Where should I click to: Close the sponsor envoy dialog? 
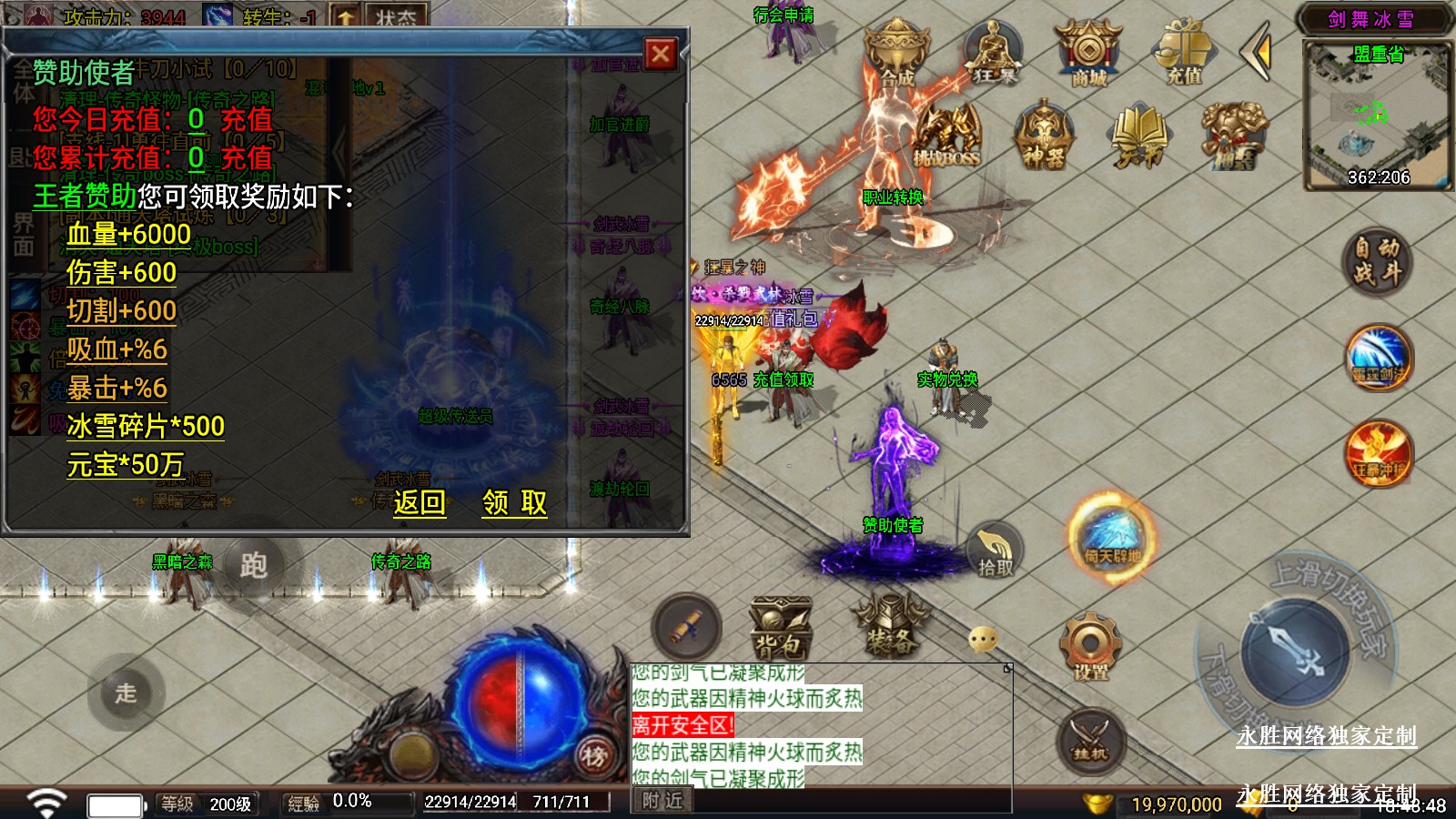pyautogui.click(x=661, y=55)
